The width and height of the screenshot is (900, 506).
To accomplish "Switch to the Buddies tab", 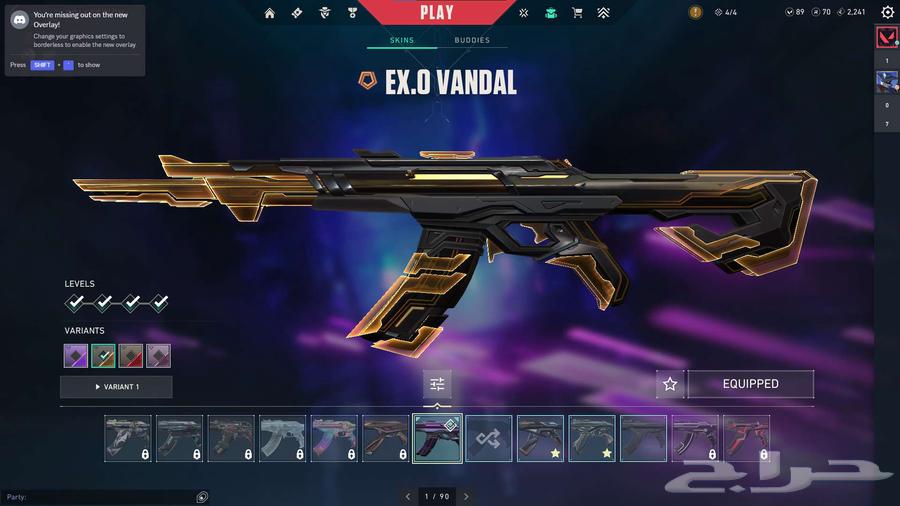I will (472, 40).
